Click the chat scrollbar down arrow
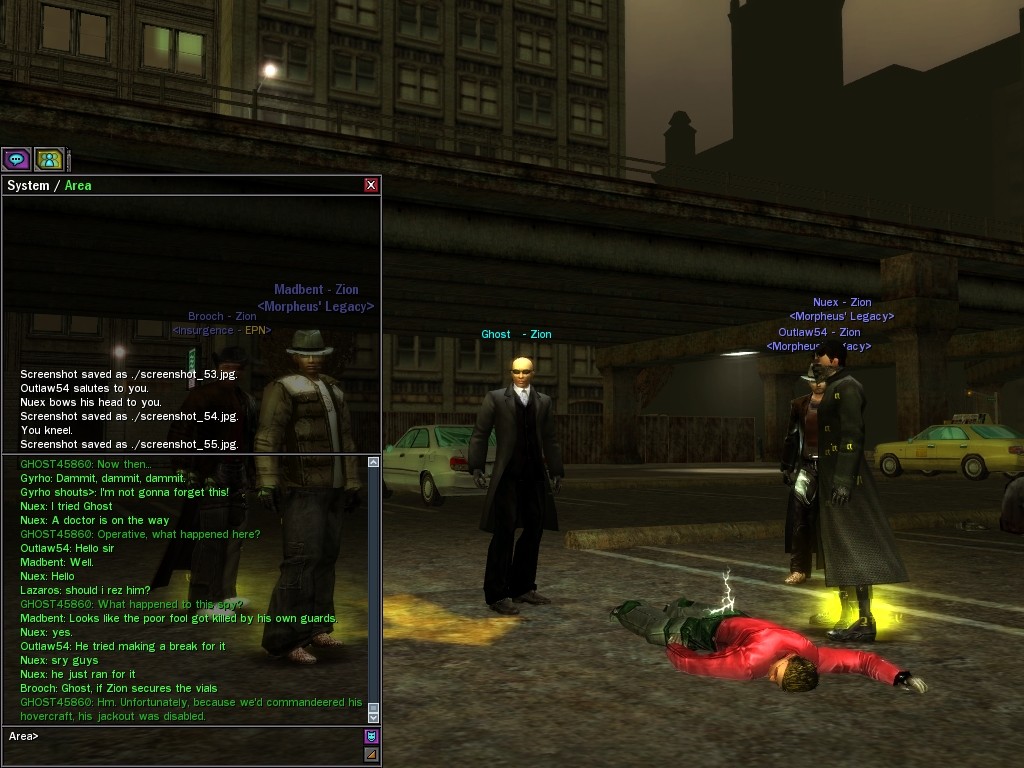 [x=374, y=717]
